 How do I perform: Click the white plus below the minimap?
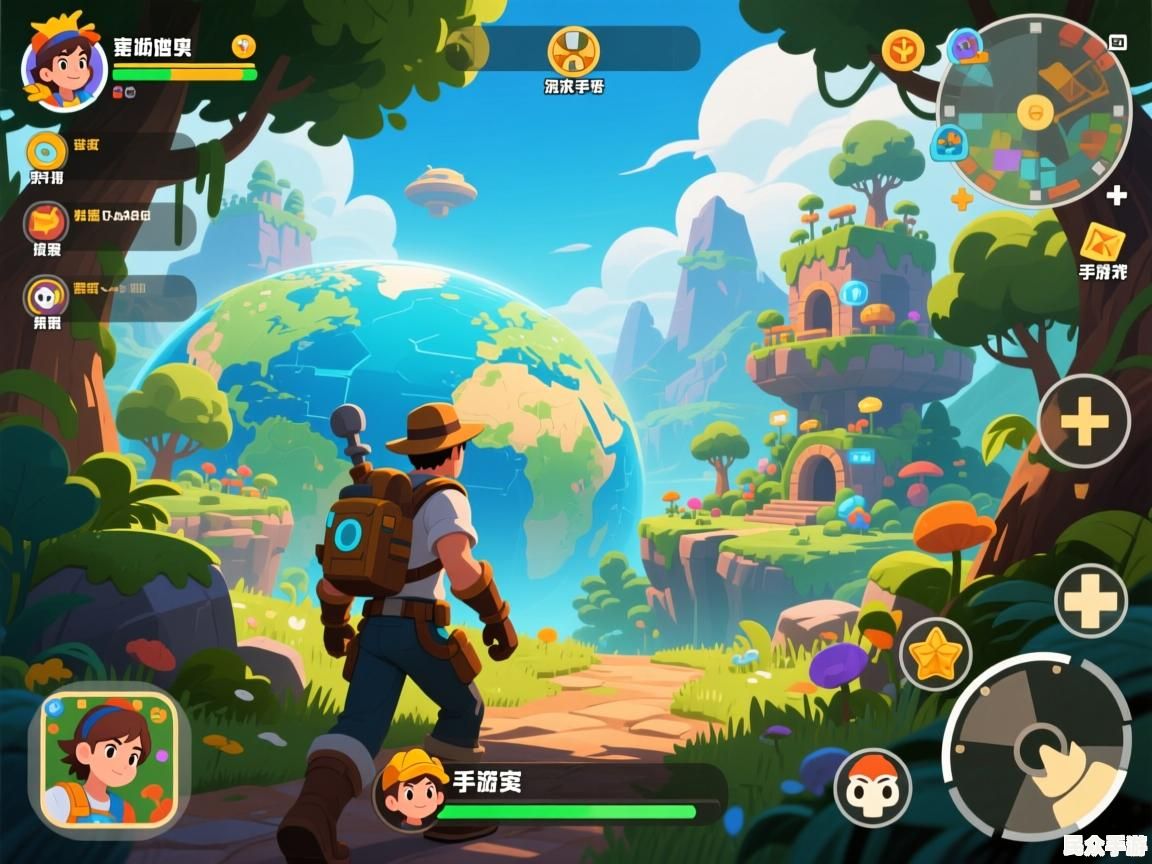tap(1117, 196)
